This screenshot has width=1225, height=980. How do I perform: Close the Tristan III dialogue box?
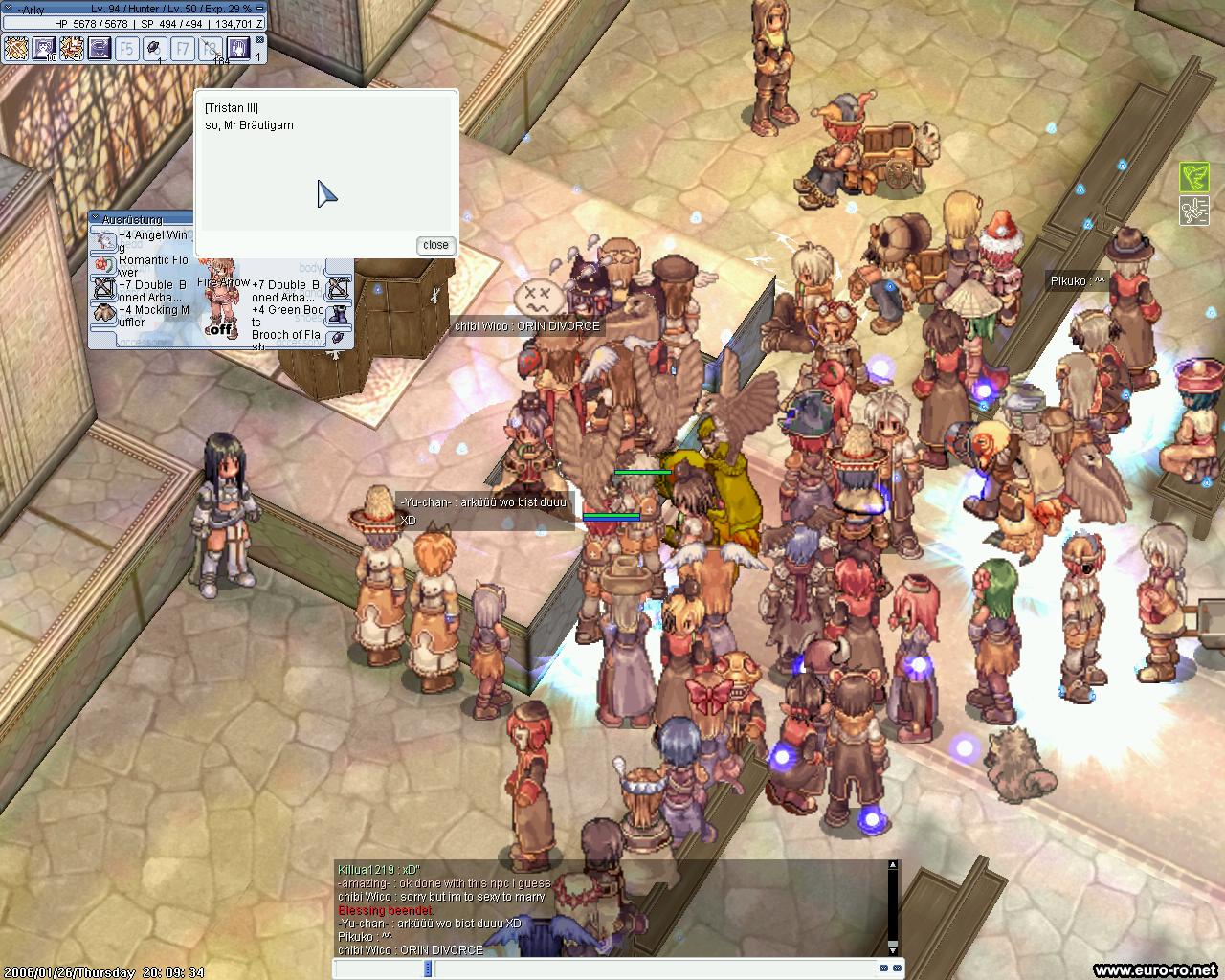435,245
